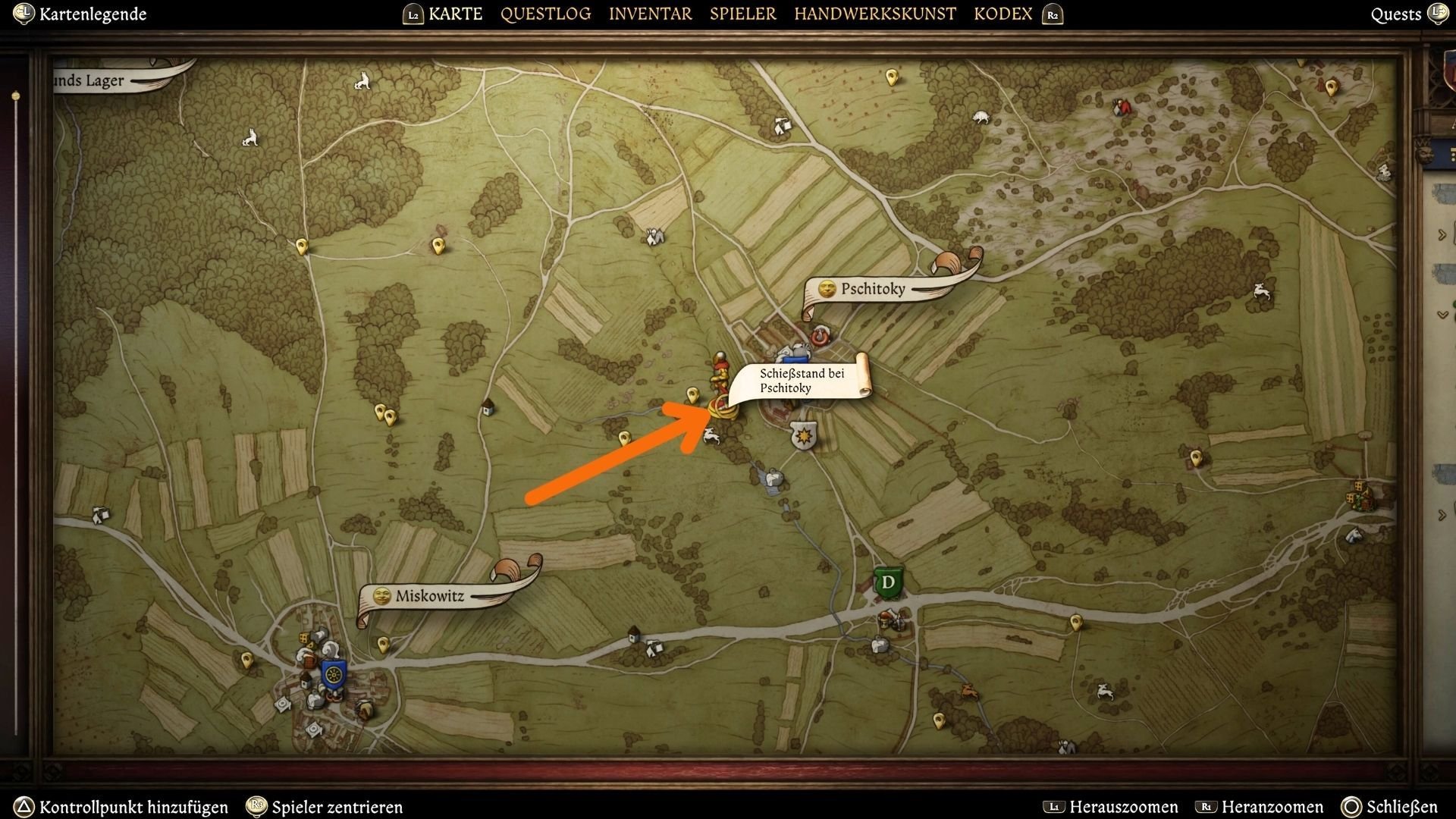1456x819 pixels.
Task: Go to the HANDWERKSKUNST tab
Action: (x=874, y=14)
